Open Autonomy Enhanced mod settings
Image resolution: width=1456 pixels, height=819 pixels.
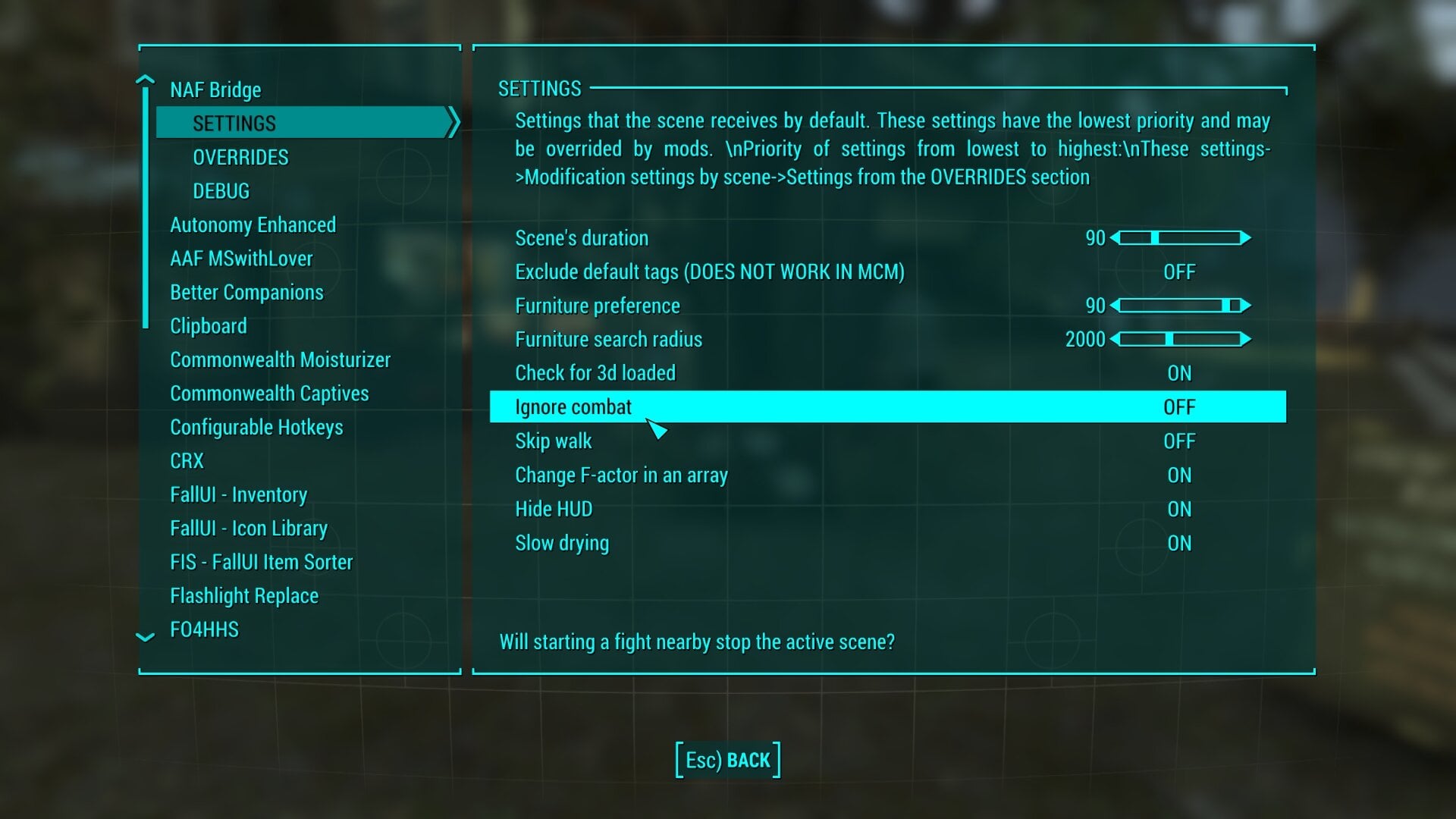[x=253, y=224]
